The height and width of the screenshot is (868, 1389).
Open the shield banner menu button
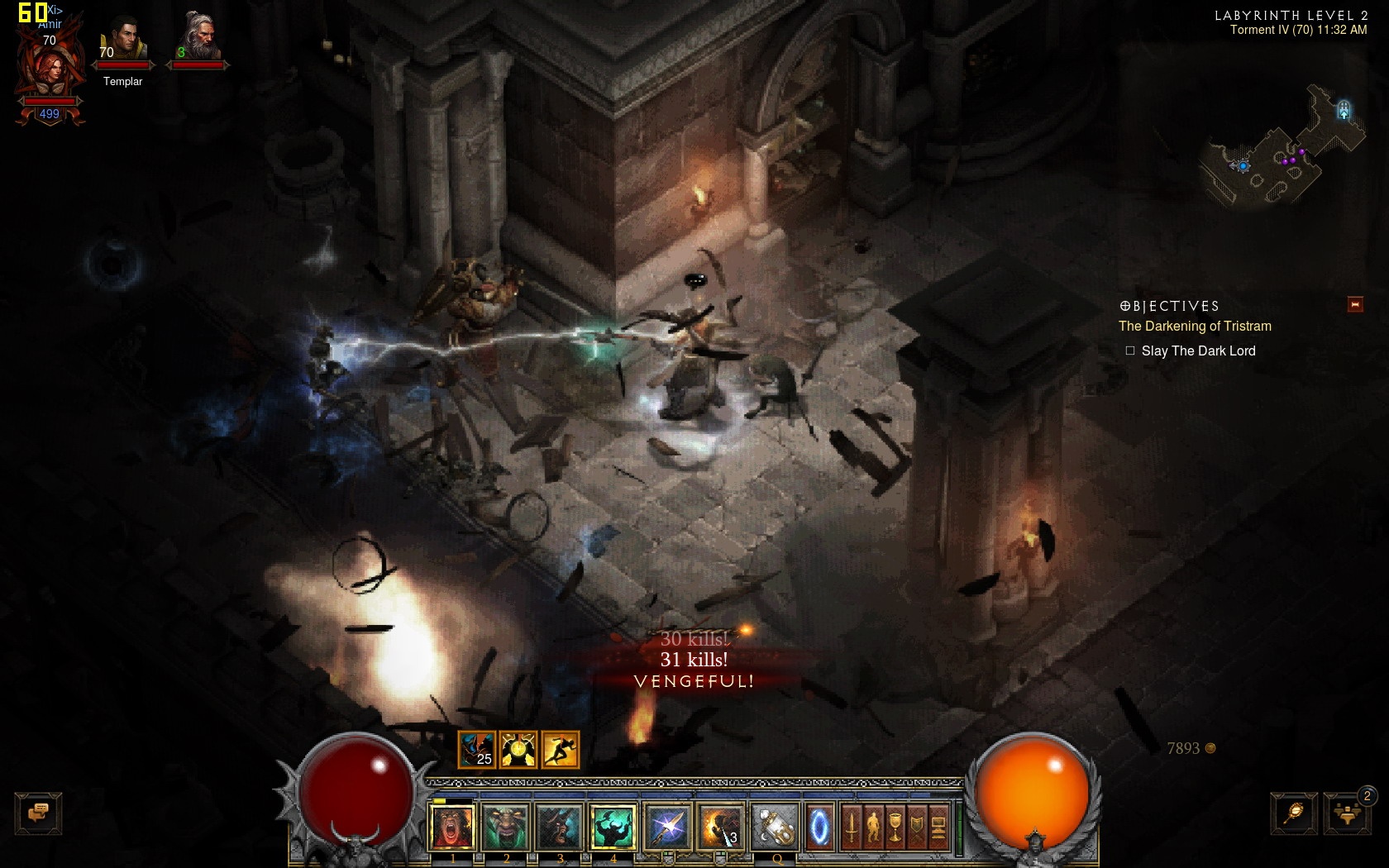[x=916, y=827]
